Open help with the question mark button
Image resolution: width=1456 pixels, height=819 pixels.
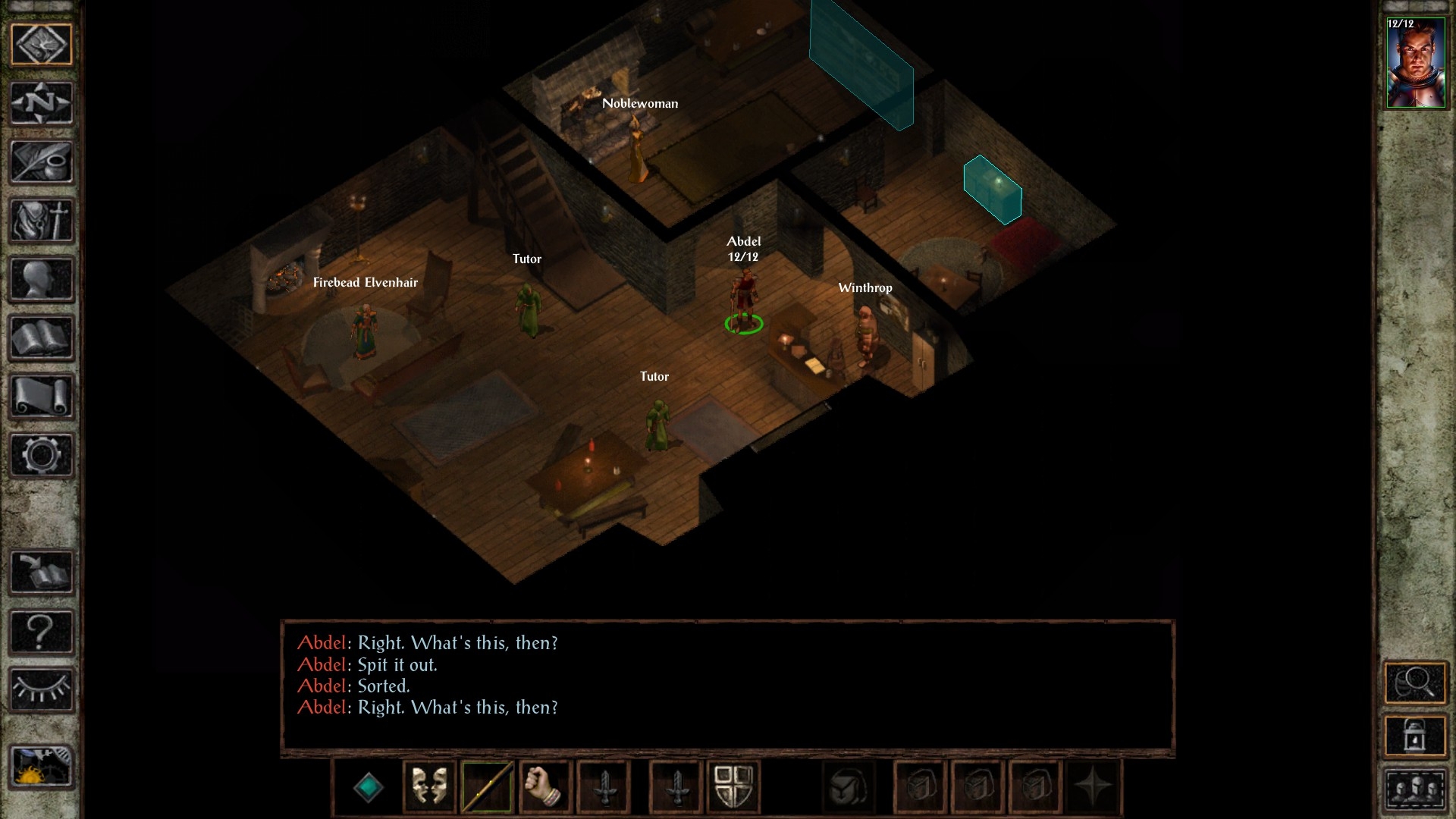point(41,631)
